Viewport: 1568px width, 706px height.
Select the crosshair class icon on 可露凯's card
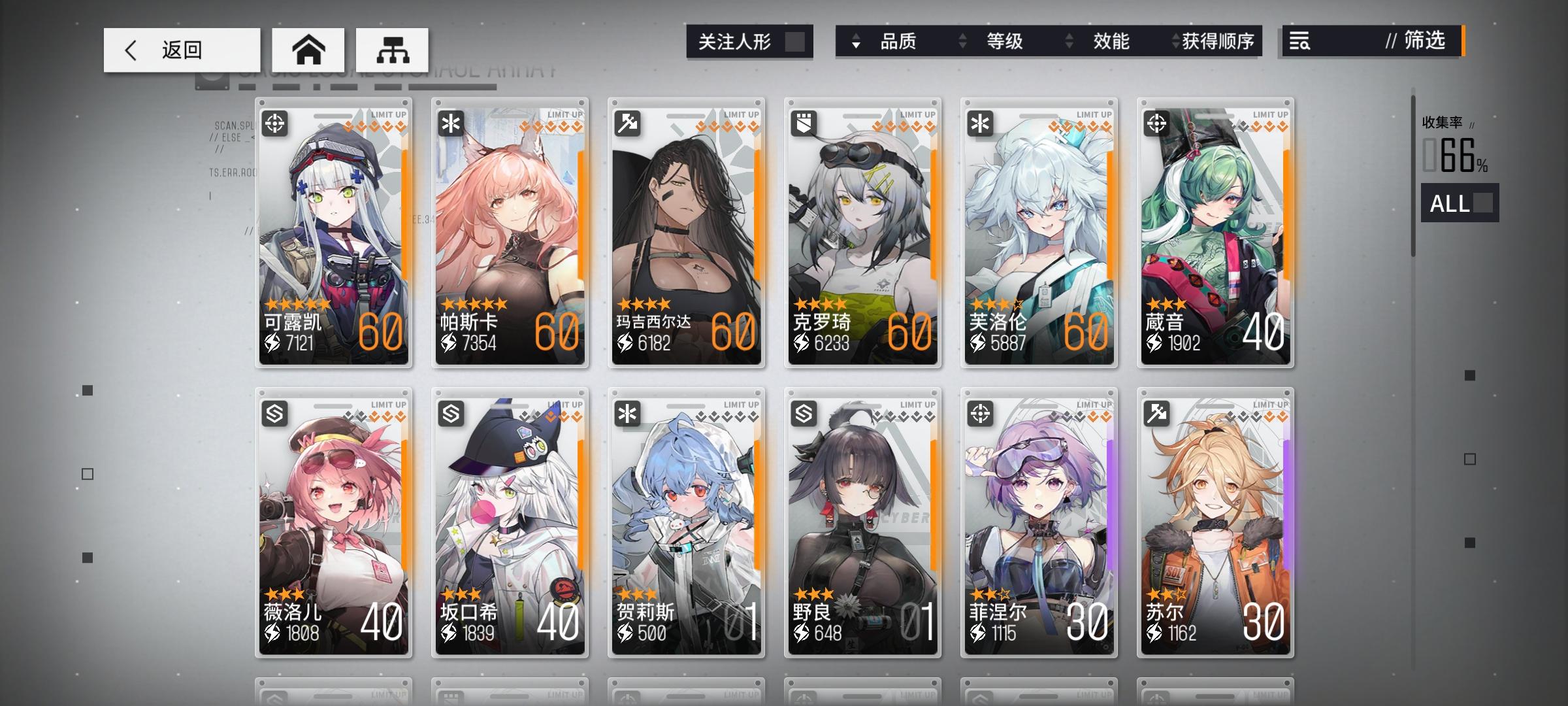pos(275,123)
